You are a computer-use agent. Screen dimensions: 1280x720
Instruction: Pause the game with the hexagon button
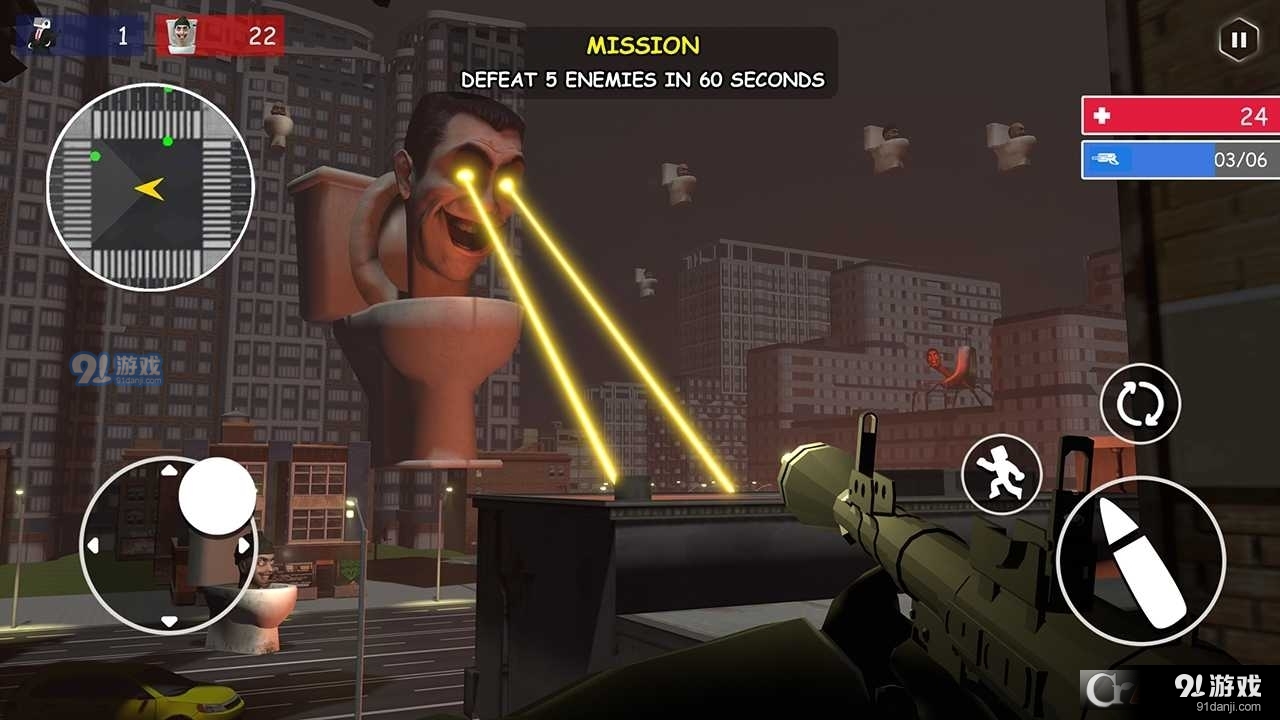pos(1238,40)
